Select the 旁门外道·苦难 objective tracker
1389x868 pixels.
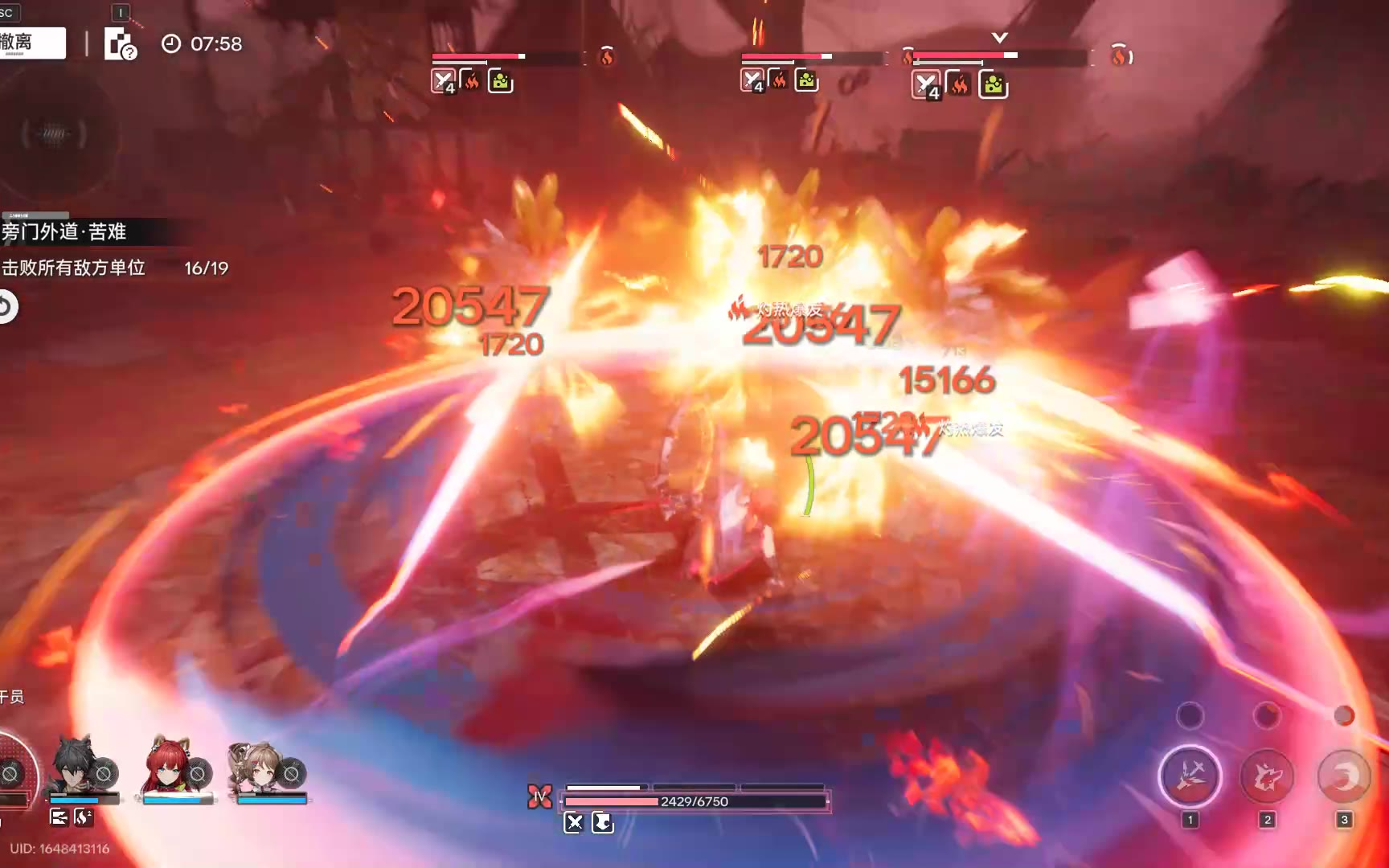coord(64,232)
